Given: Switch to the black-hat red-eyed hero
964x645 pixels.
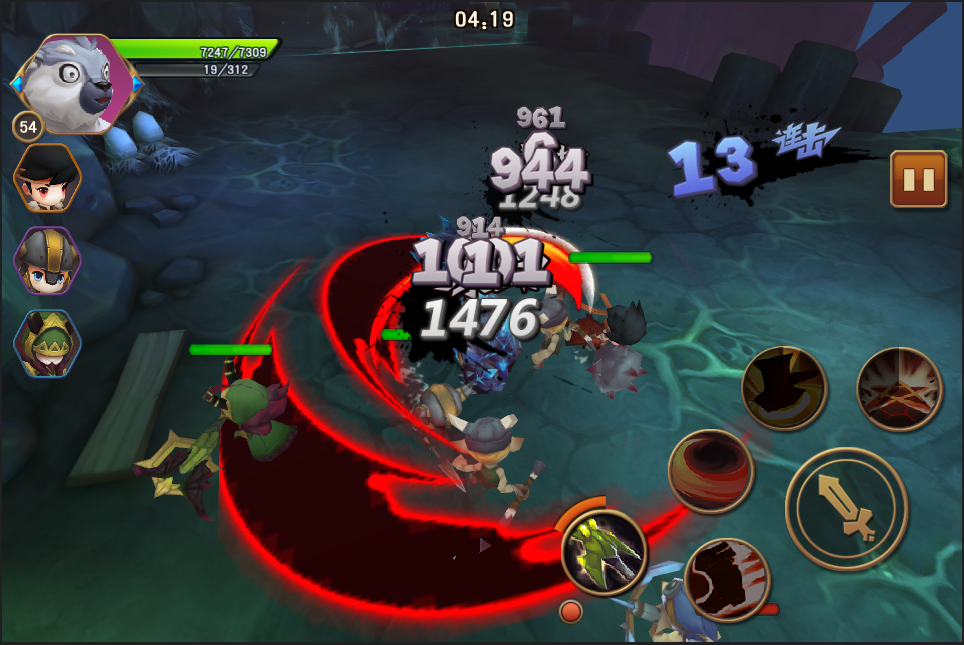Looking at the screenshot, I should 46,180.
